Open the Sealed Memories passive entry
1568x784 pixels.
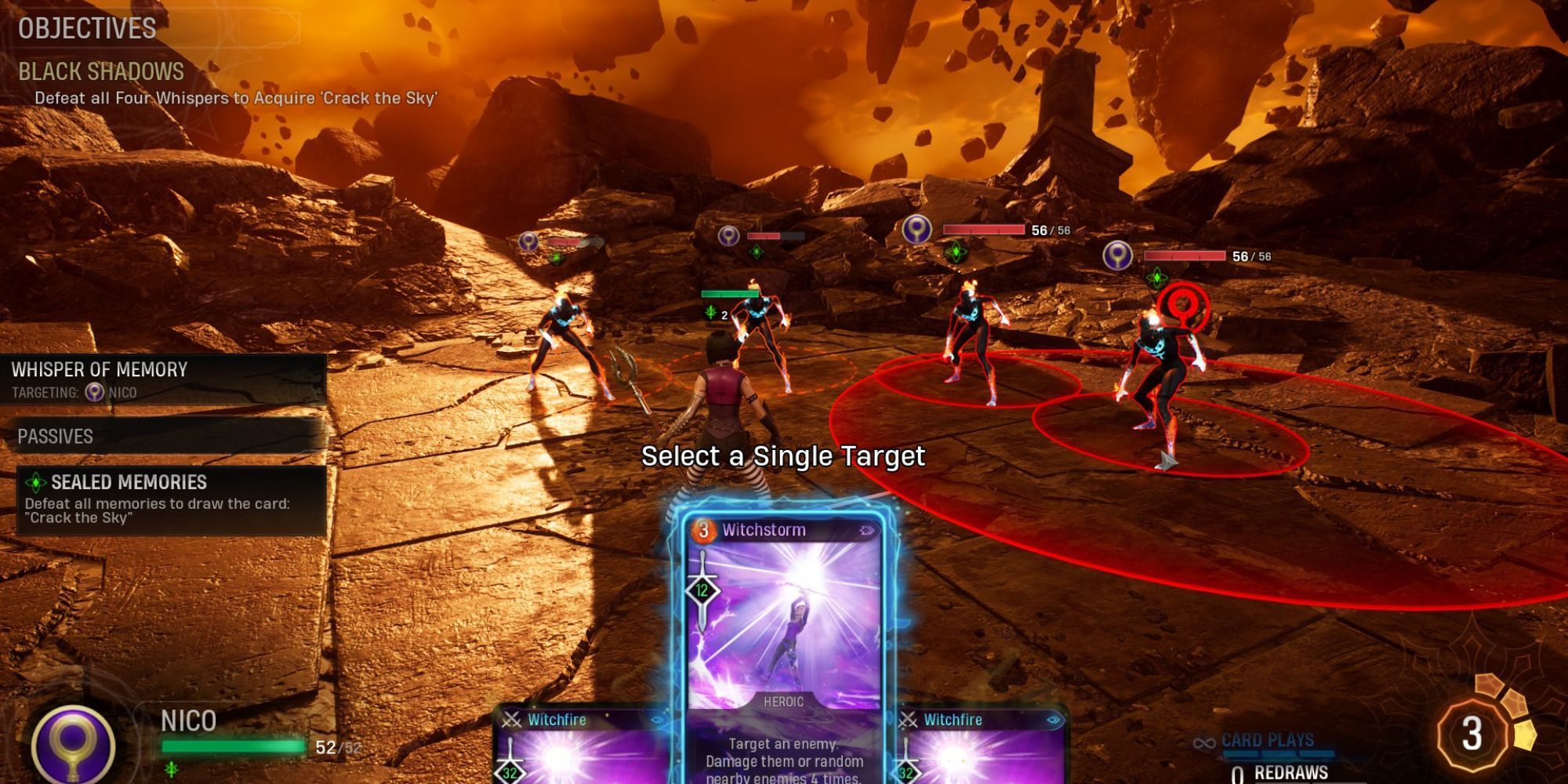[171, 499]
